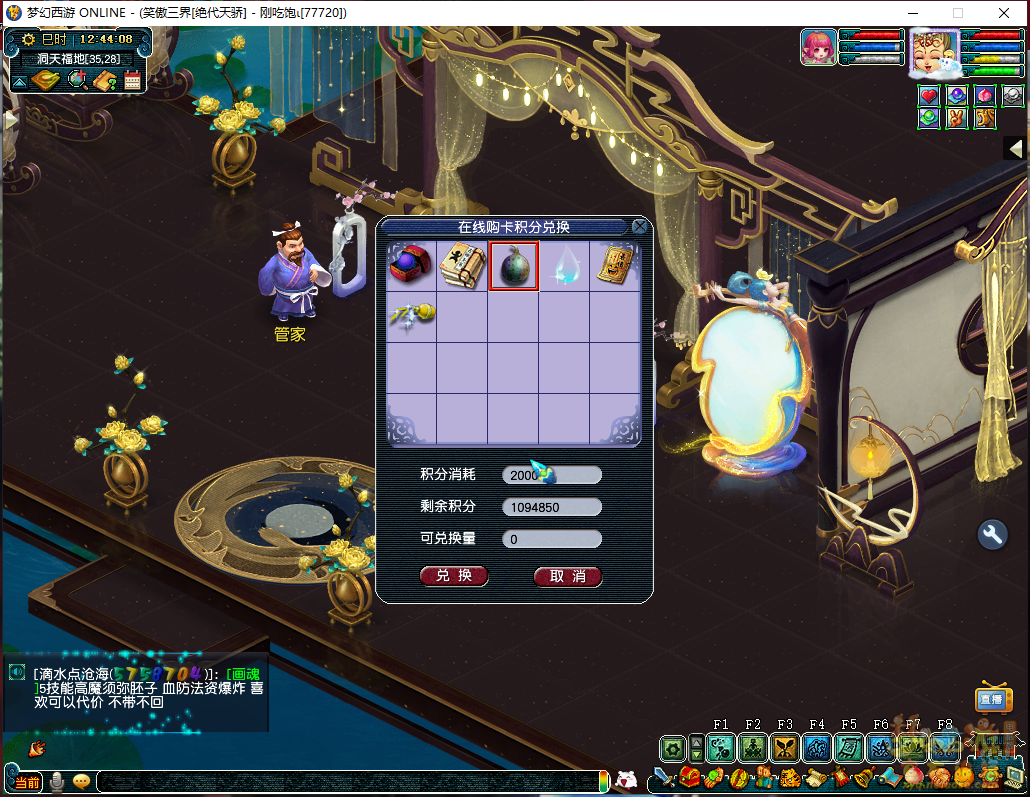Activate the F1 skill shortcut
Viewport: 1030px width, 797px height.
tap(721, 747)
